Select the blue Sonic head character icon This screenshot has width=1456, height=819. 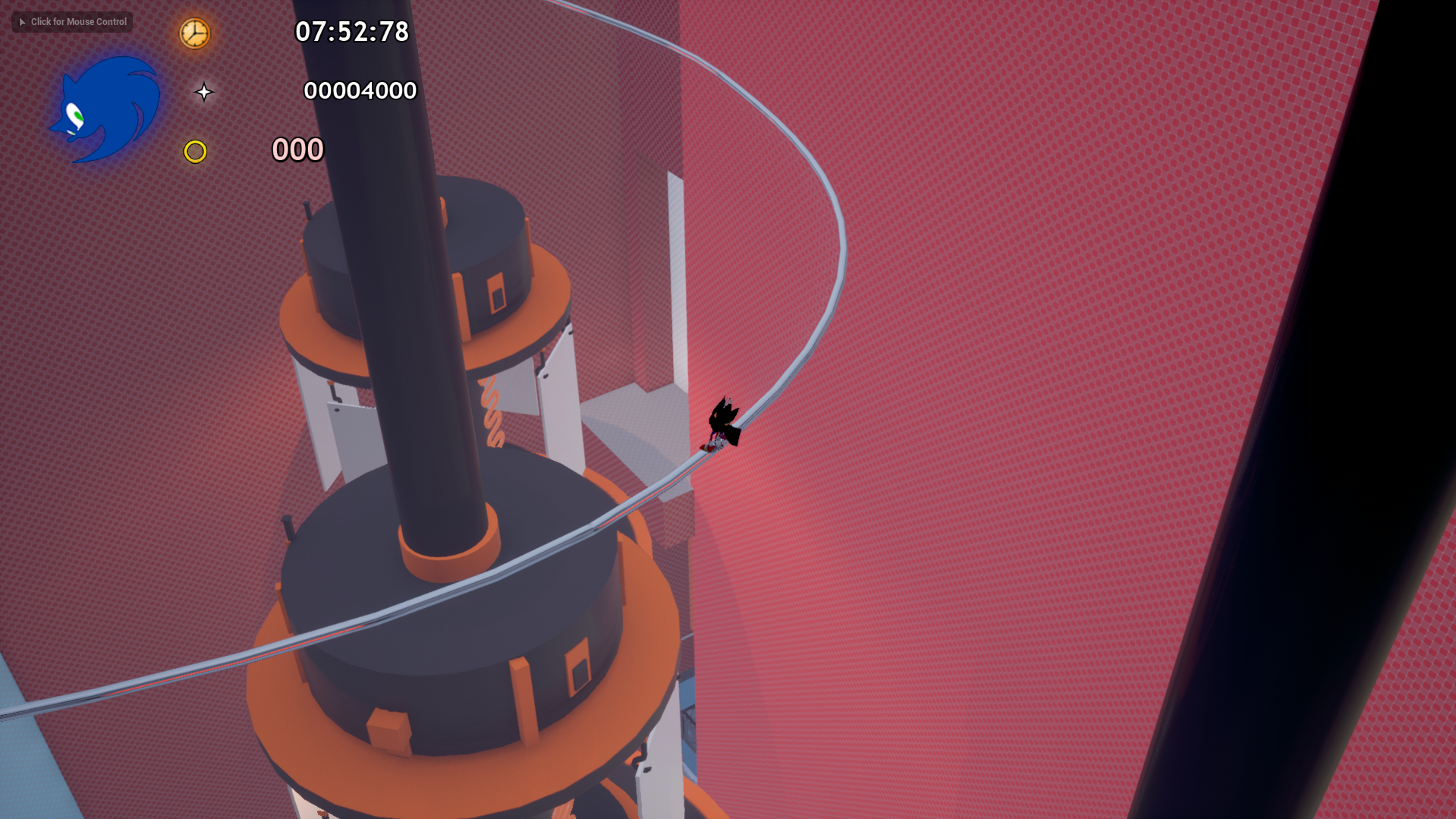pos(106,110)
